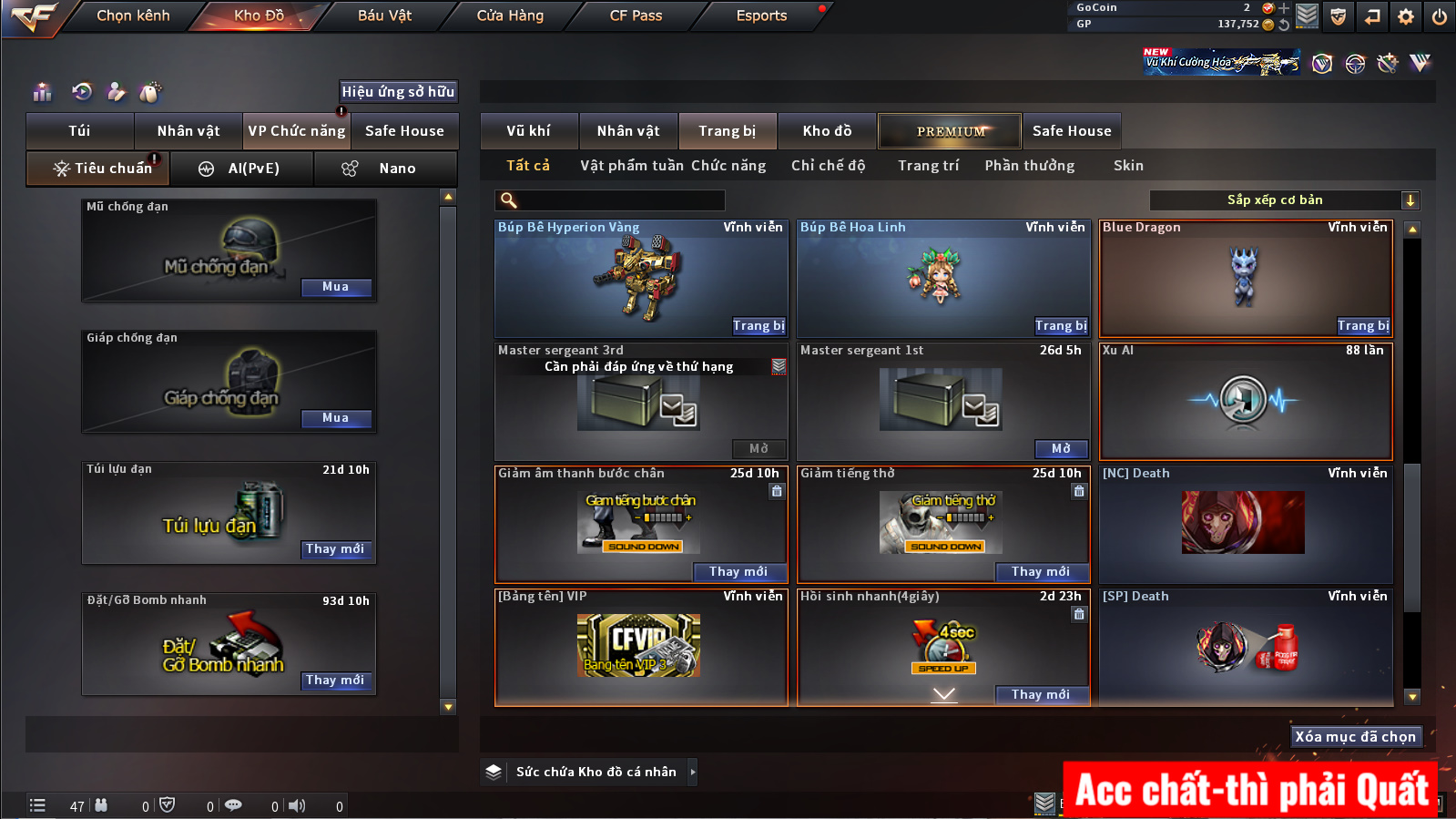Buy the Mũ chống đạn helmet
1456x819 pixels.
pos(335,287)
